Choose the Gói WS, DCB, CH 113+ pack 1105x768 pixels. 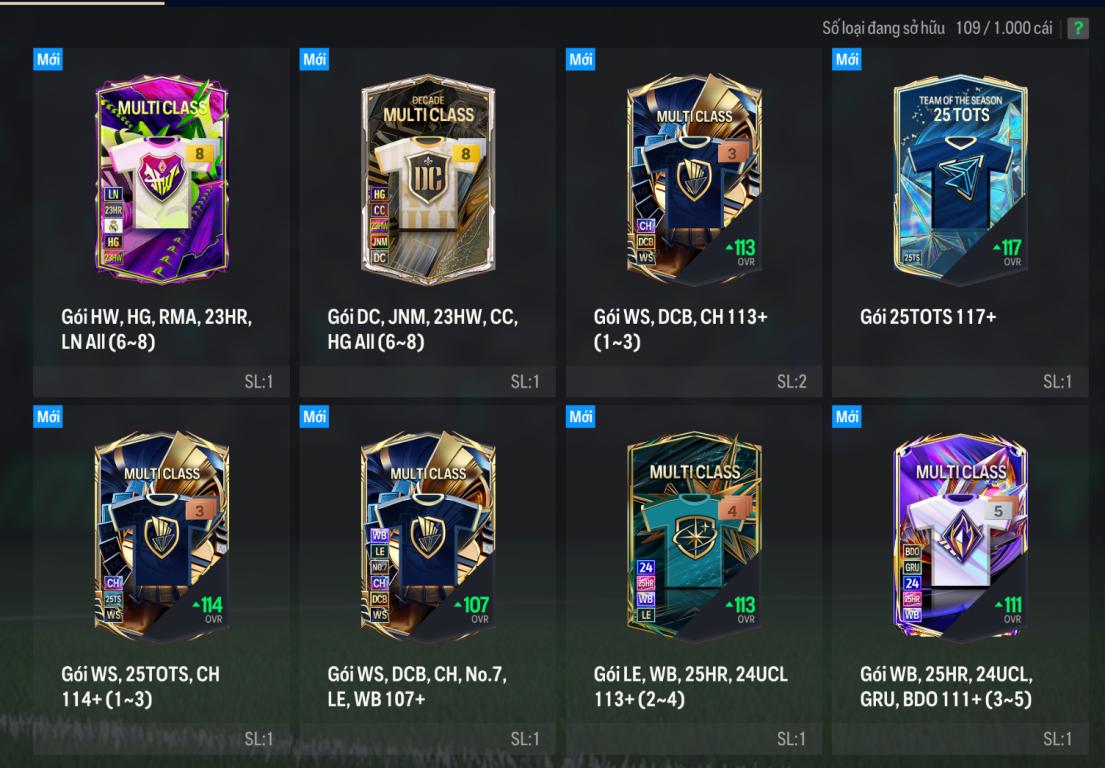click(x=694, y=180)
